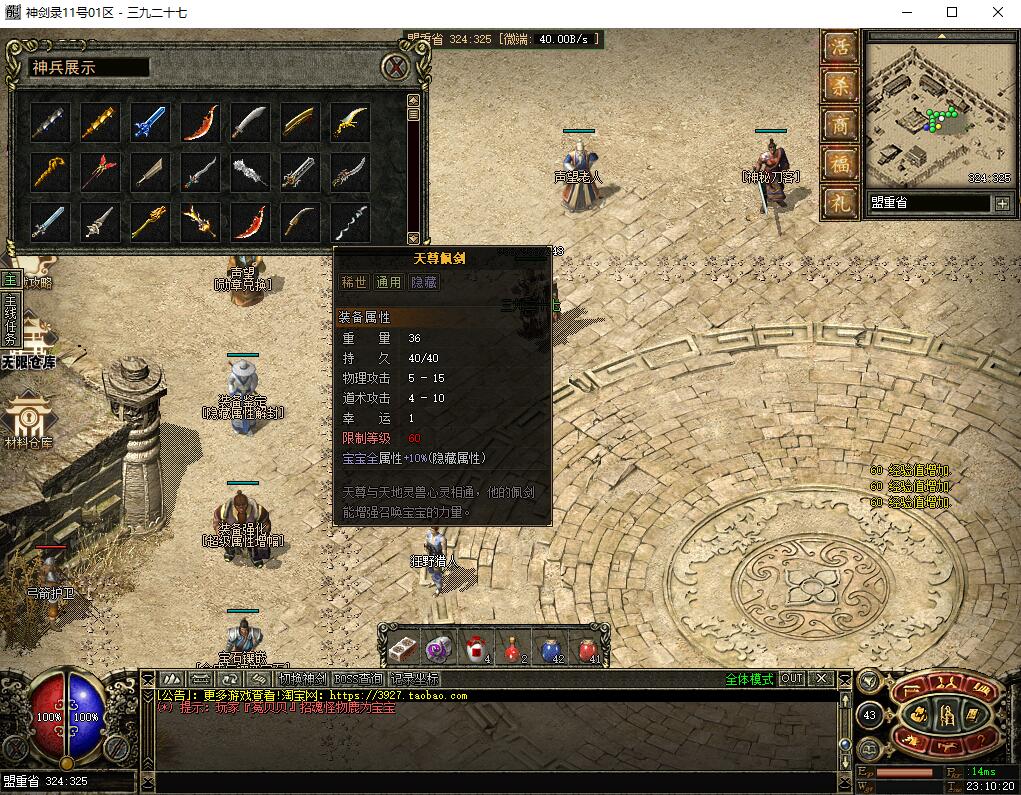The width and height of the screenshot is (1021, 795).
Task: Open the 礼 gift button
Action: (841, 202)
